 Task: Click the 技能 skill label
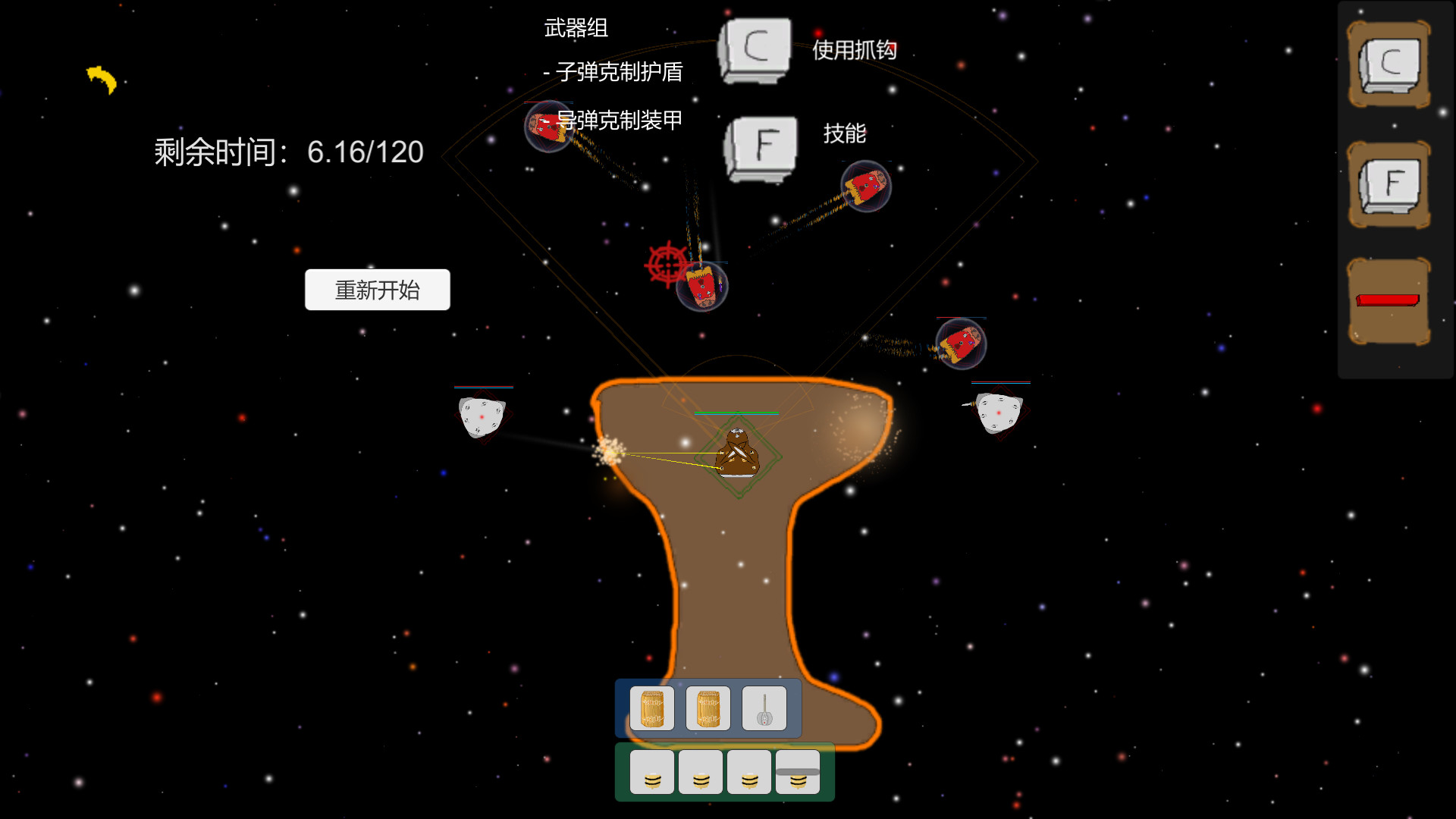pos(846,133)
